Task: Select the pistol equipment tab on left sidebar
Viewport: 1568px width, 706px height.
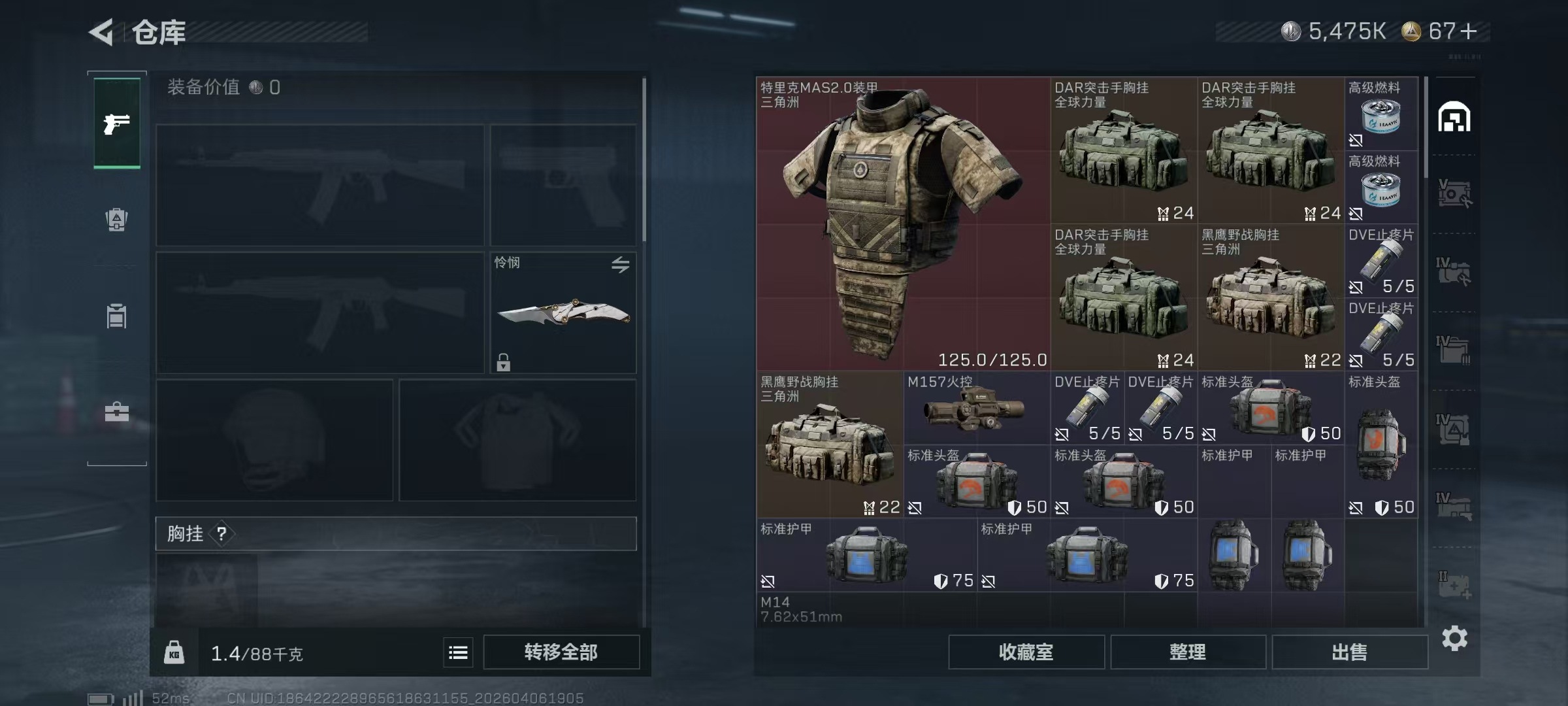Action: click(116, 123)
